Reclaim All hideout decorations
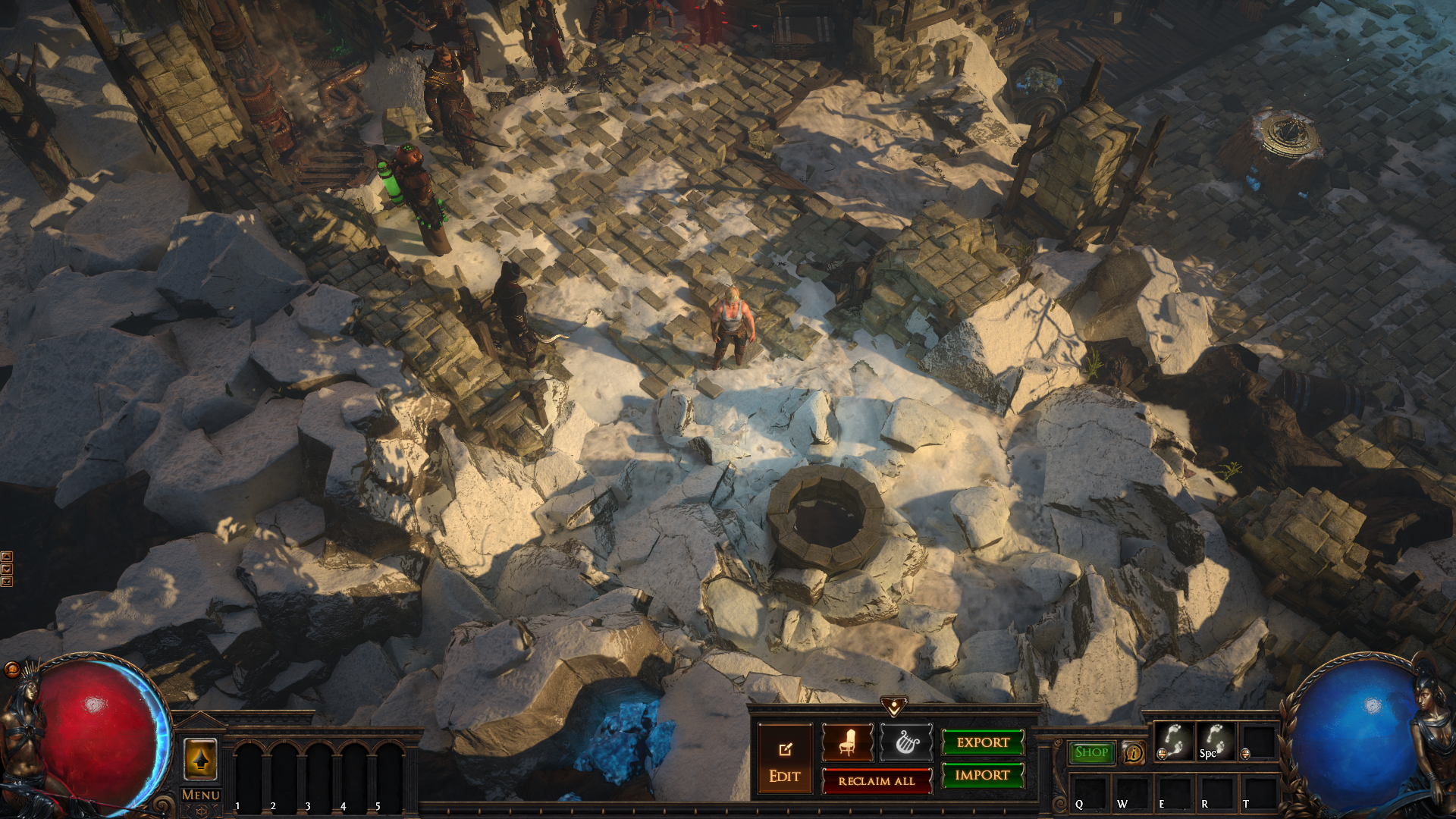1456x819 pixels. [877, 781]
